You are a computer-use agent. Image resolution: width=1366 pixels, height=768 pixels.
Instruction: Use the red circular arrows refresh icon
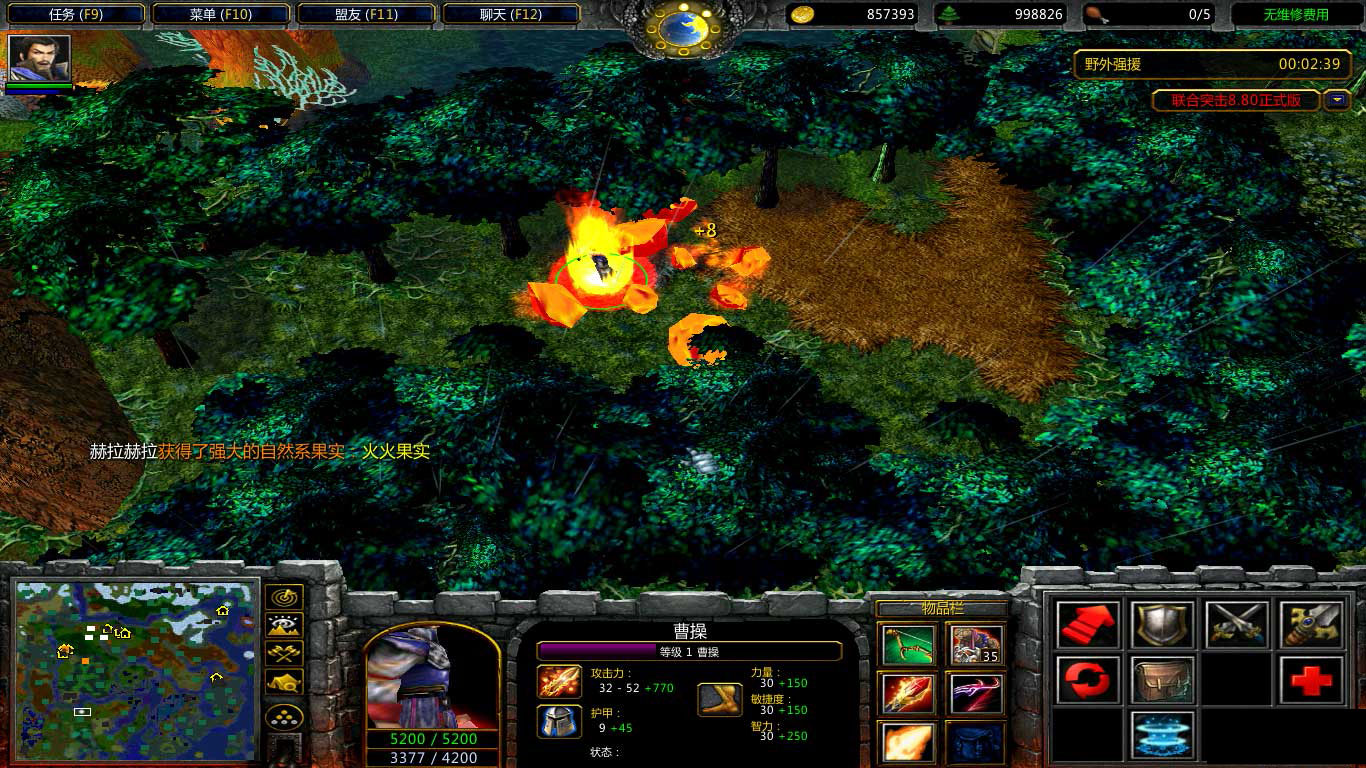[x=1087, y=680]
